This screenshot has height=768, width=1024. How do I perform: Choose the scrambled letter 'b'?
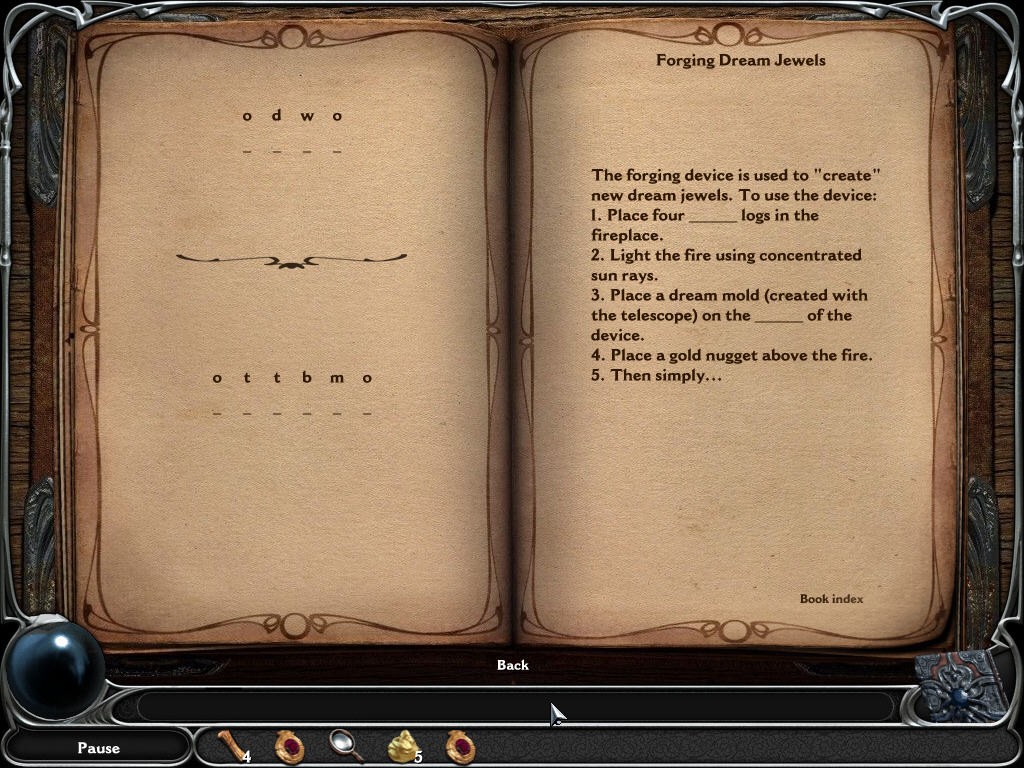[307, 378]
